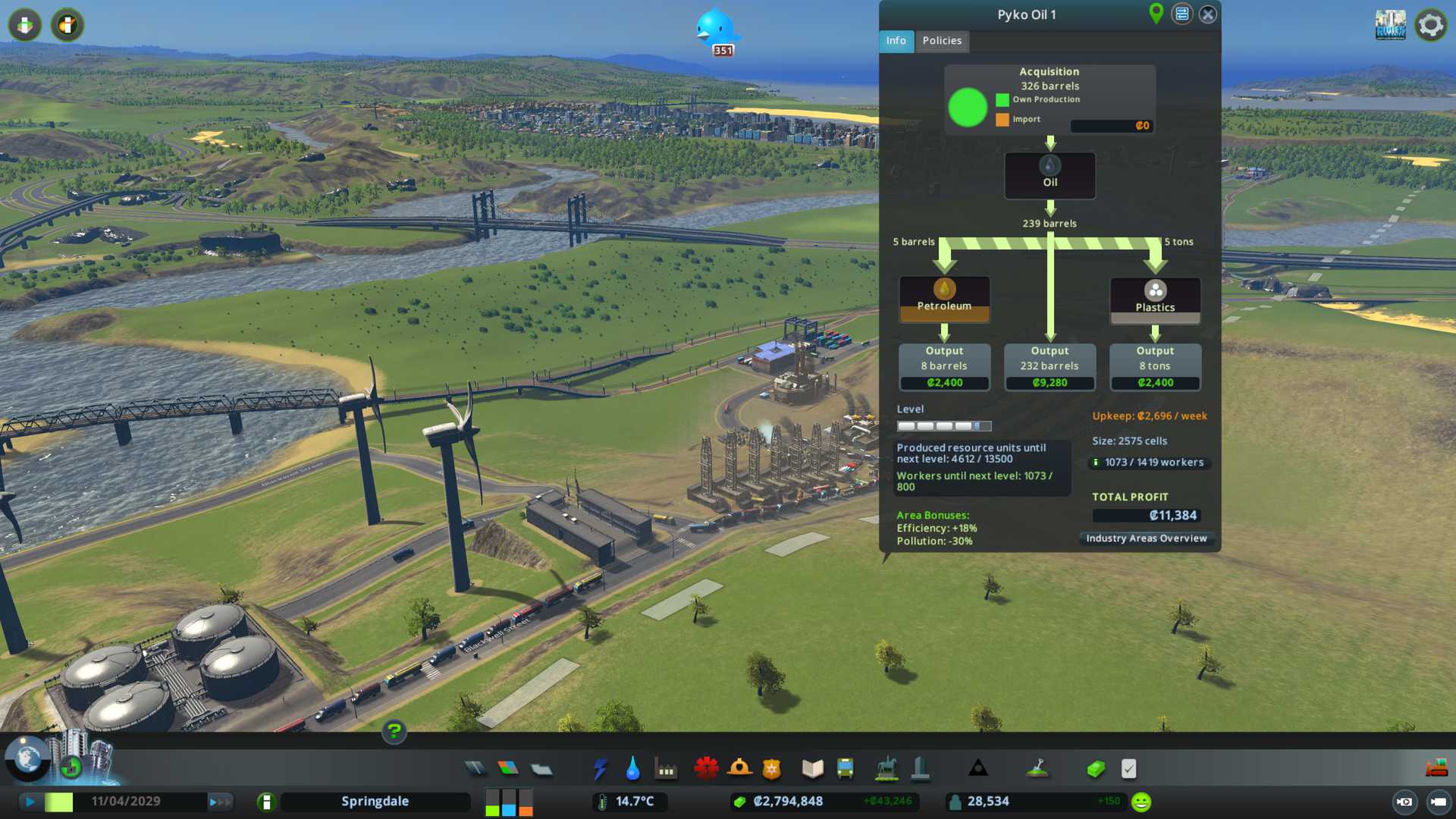Click the Chirper blue bird notification
The width and height of the screenshot is (1456, 819).
pyautogui.click(x=715, y=30)
